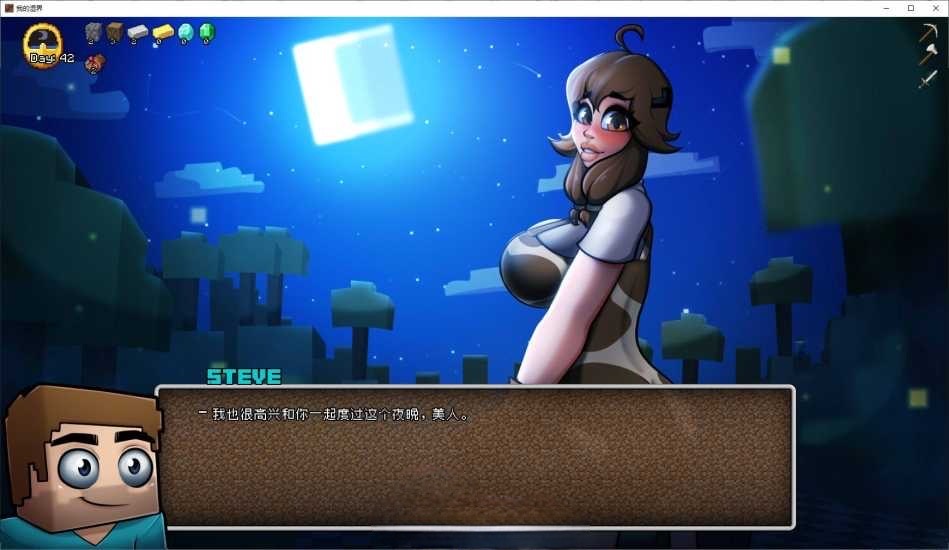Close the game window
The image size is (949, 550).
[934, 8]
